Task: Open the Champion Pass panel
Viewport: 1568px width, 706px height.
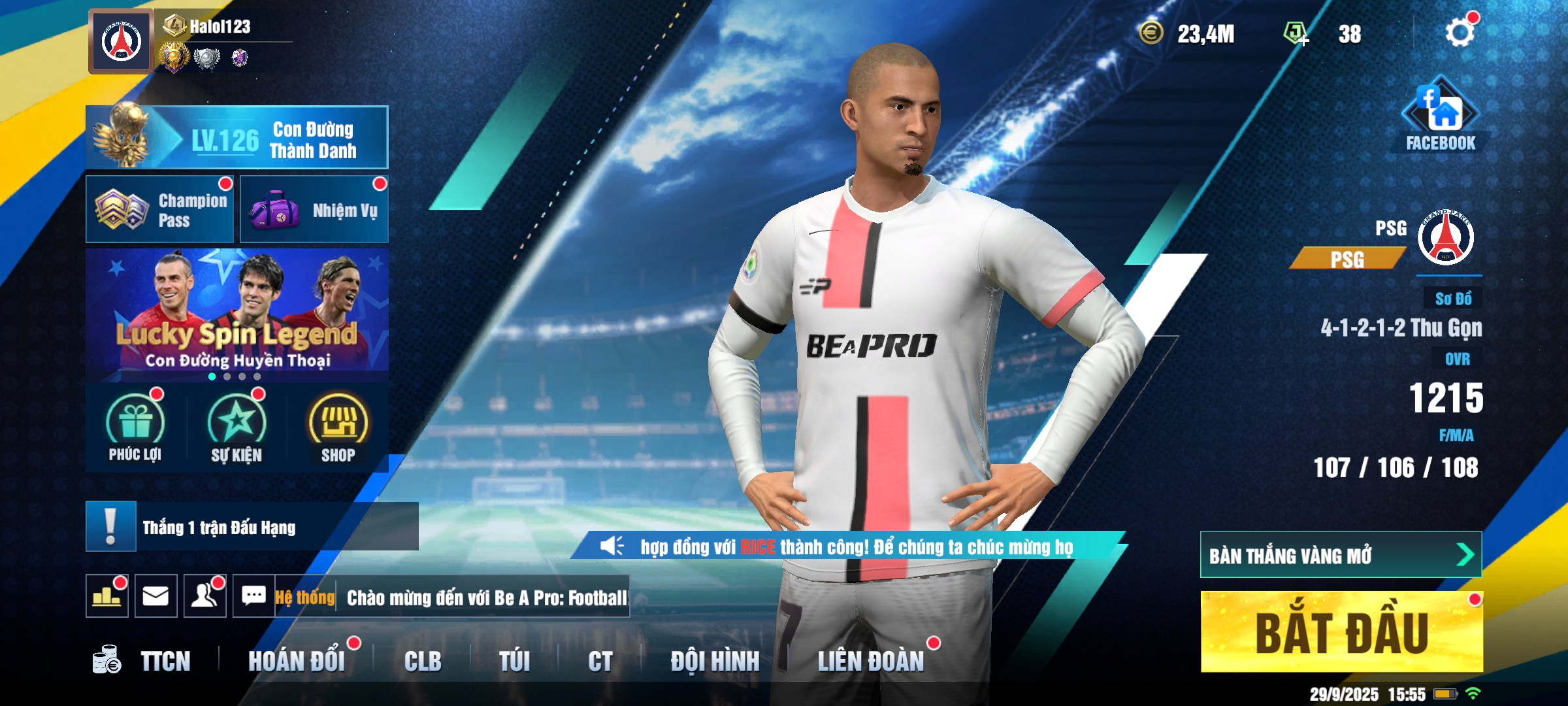Action: (x=160, y=210)
